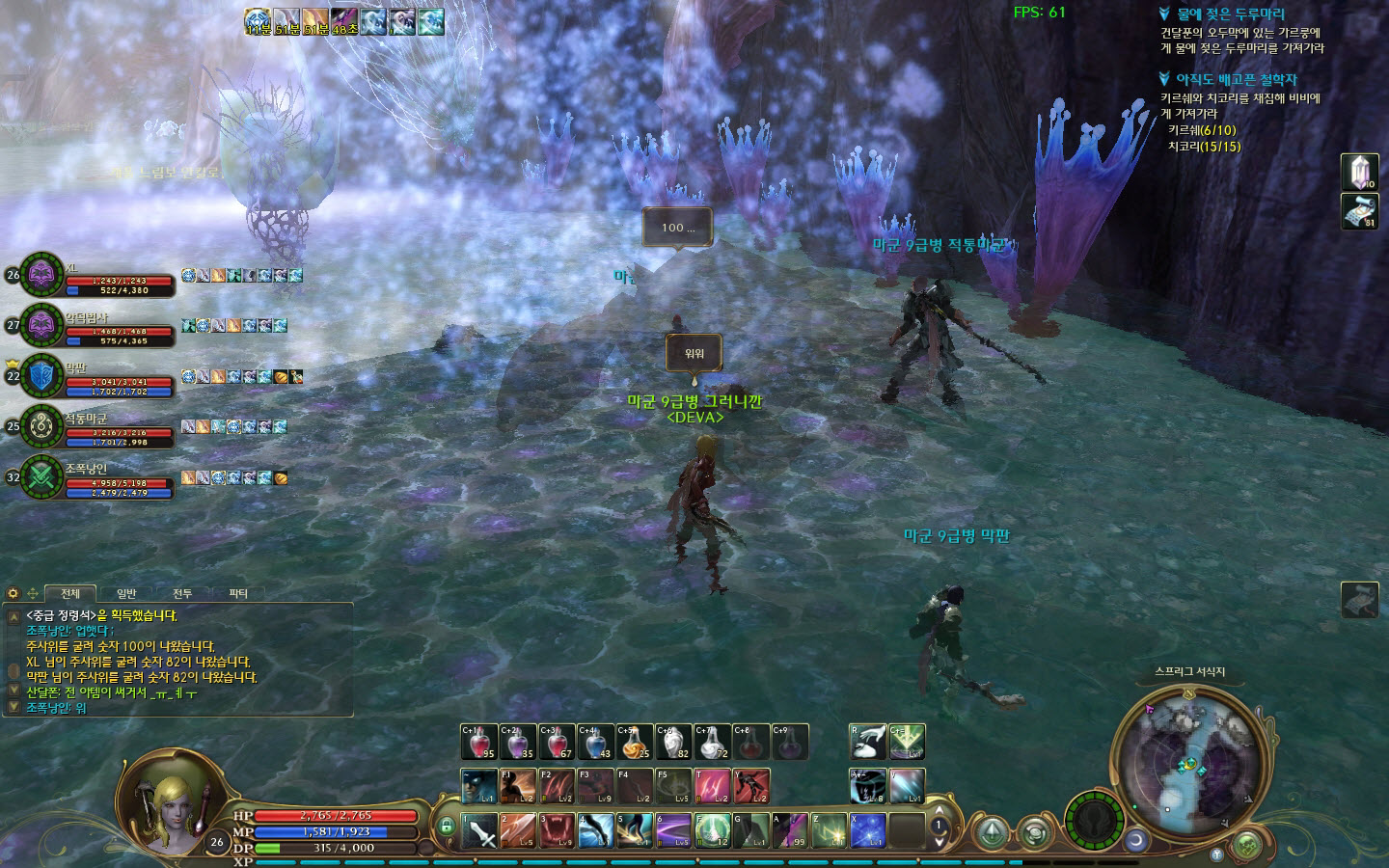Switch to the 일반 chat tab

(x=126, y=593)
